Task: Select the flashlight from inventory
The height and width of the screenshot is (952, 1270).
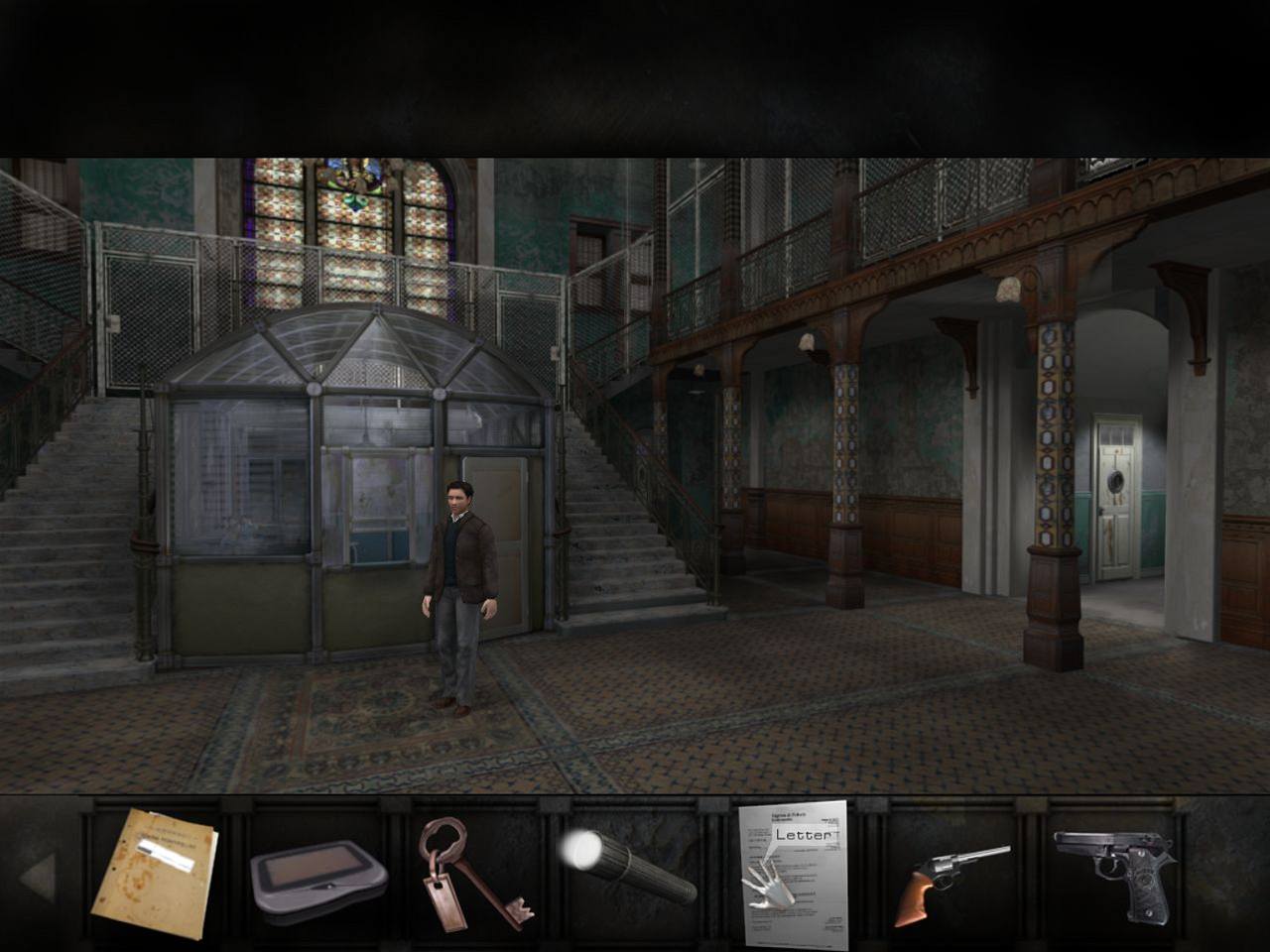Action: coord(627,865)
